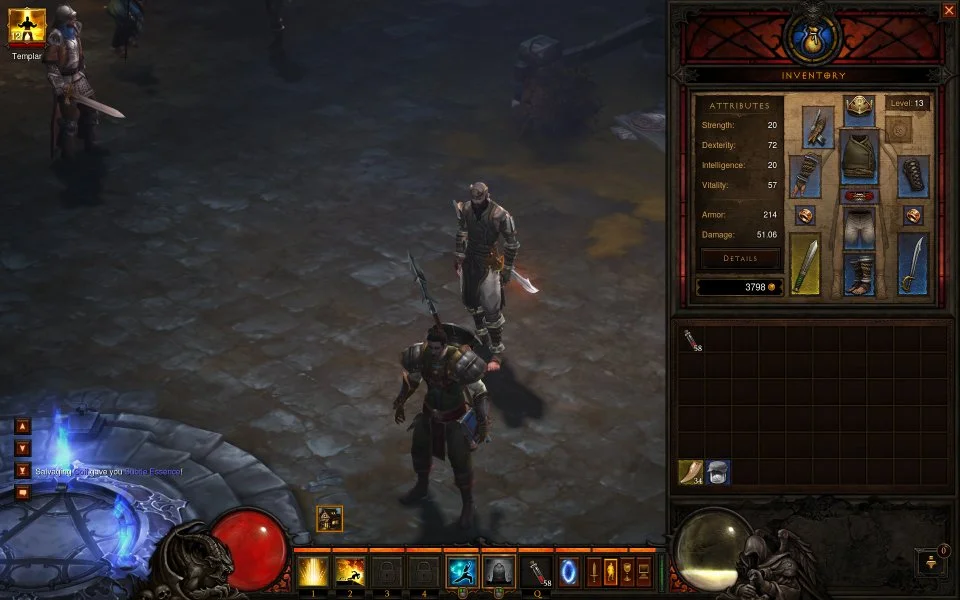
Task: Pick the yellow main-hand sword slot
Action: [x=805, y=264]
